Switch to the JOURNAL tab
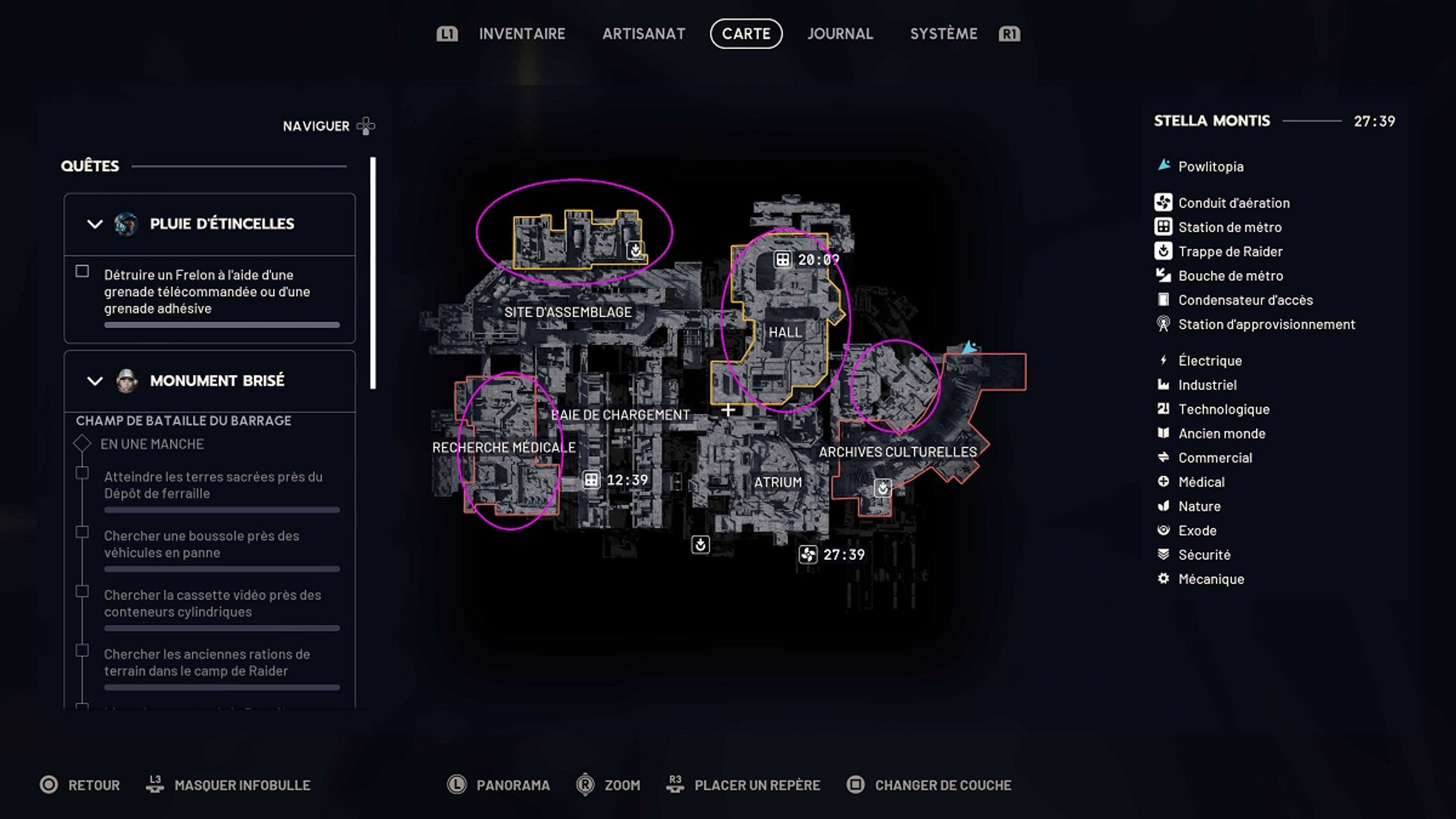The height and width of the screenshot is (819, 1456). click(x=840, y=34)
